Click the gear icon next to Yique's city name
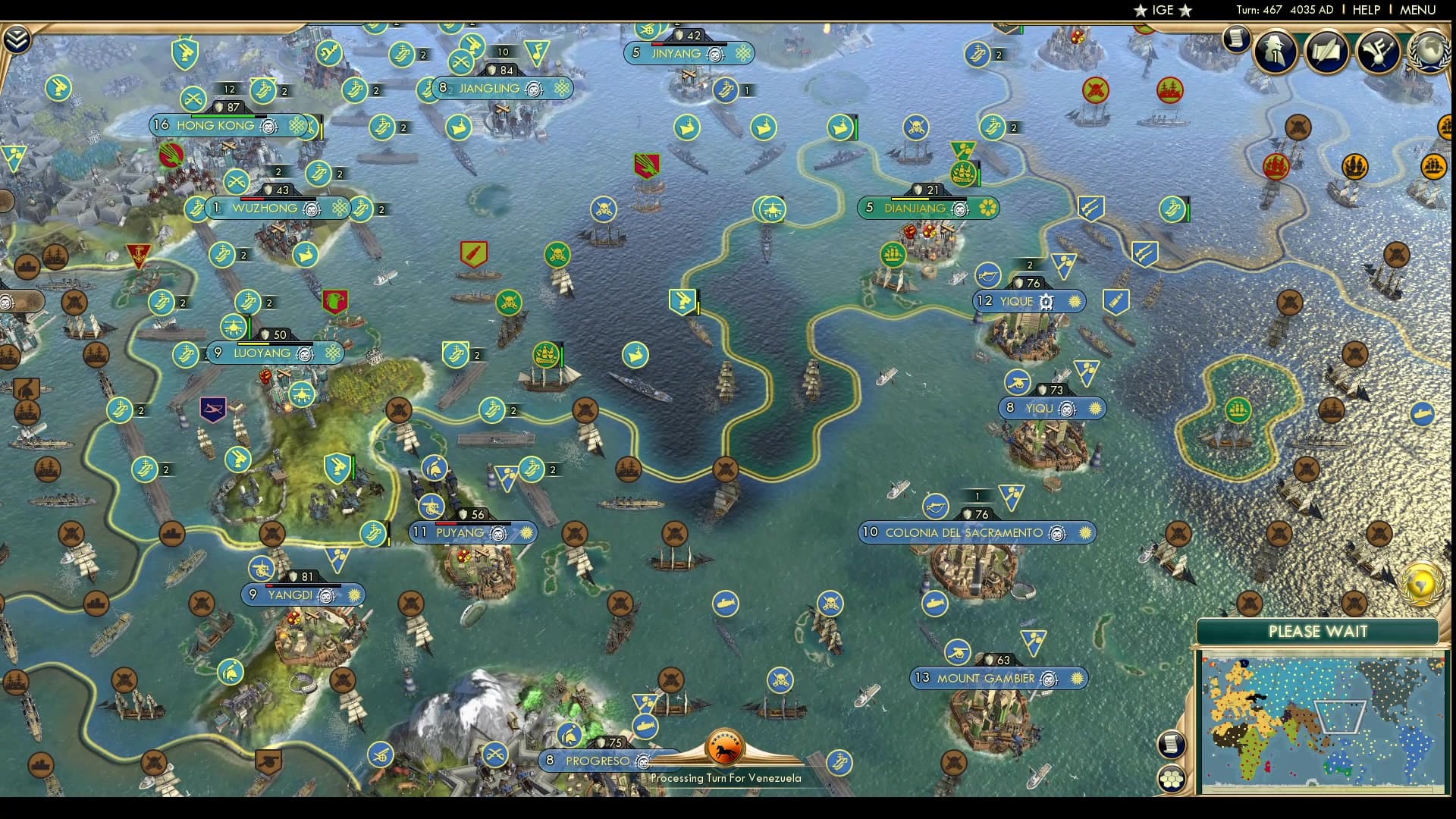 click(1046, 301)
